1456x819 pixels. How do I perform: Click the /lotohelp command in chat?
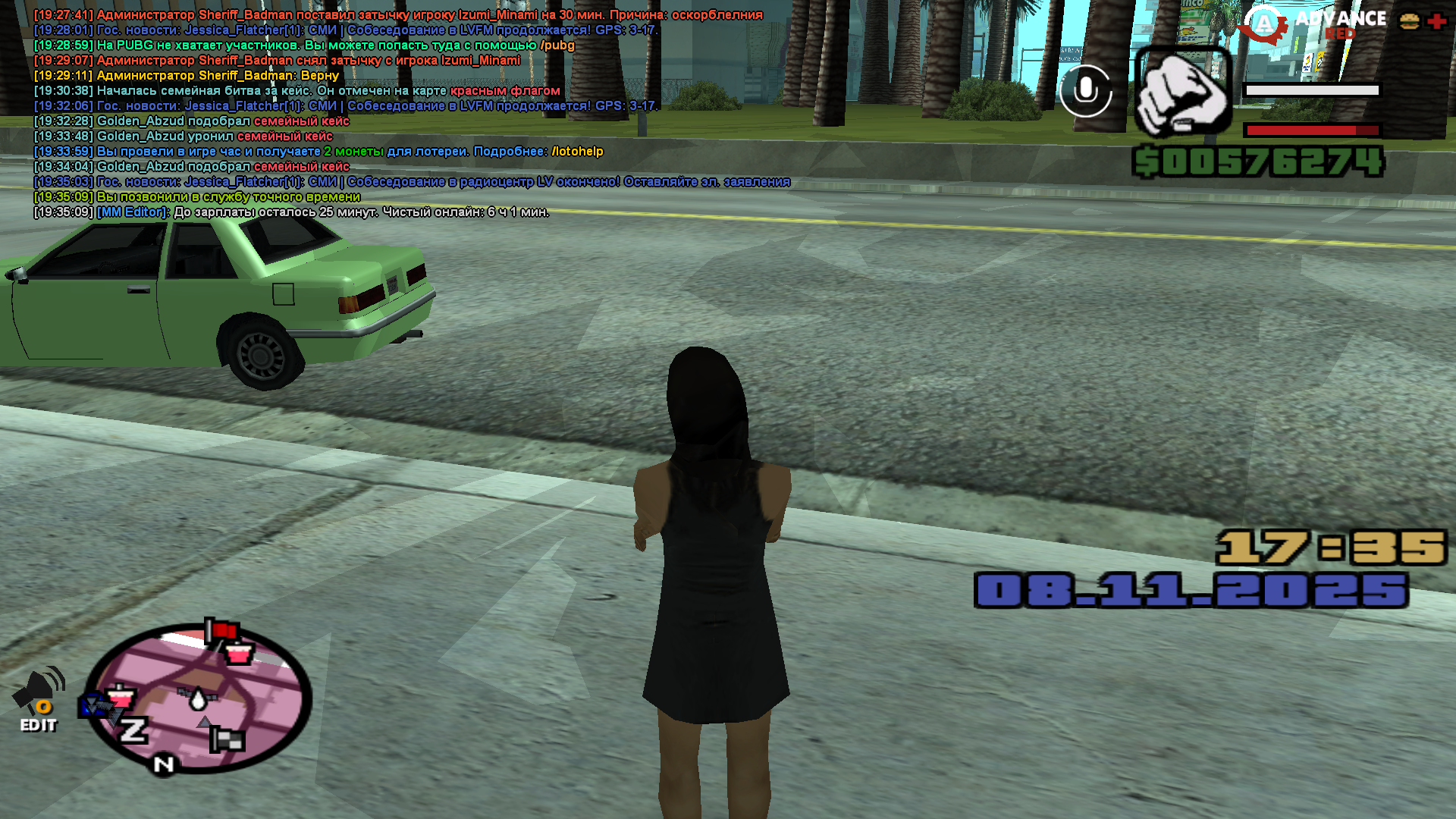coord(577,152)
